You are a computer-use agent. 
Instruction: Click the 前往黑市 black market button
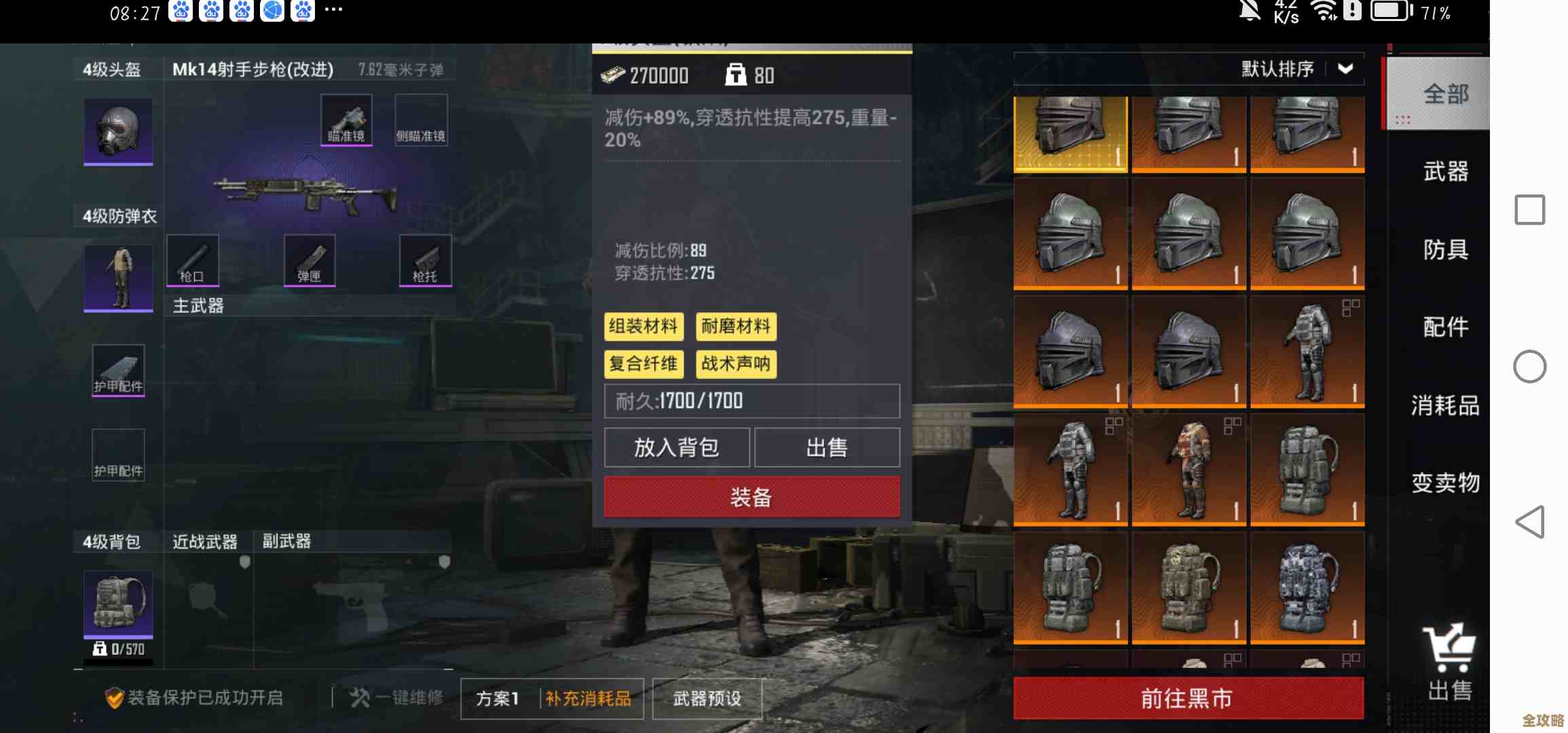point(1187,697)
